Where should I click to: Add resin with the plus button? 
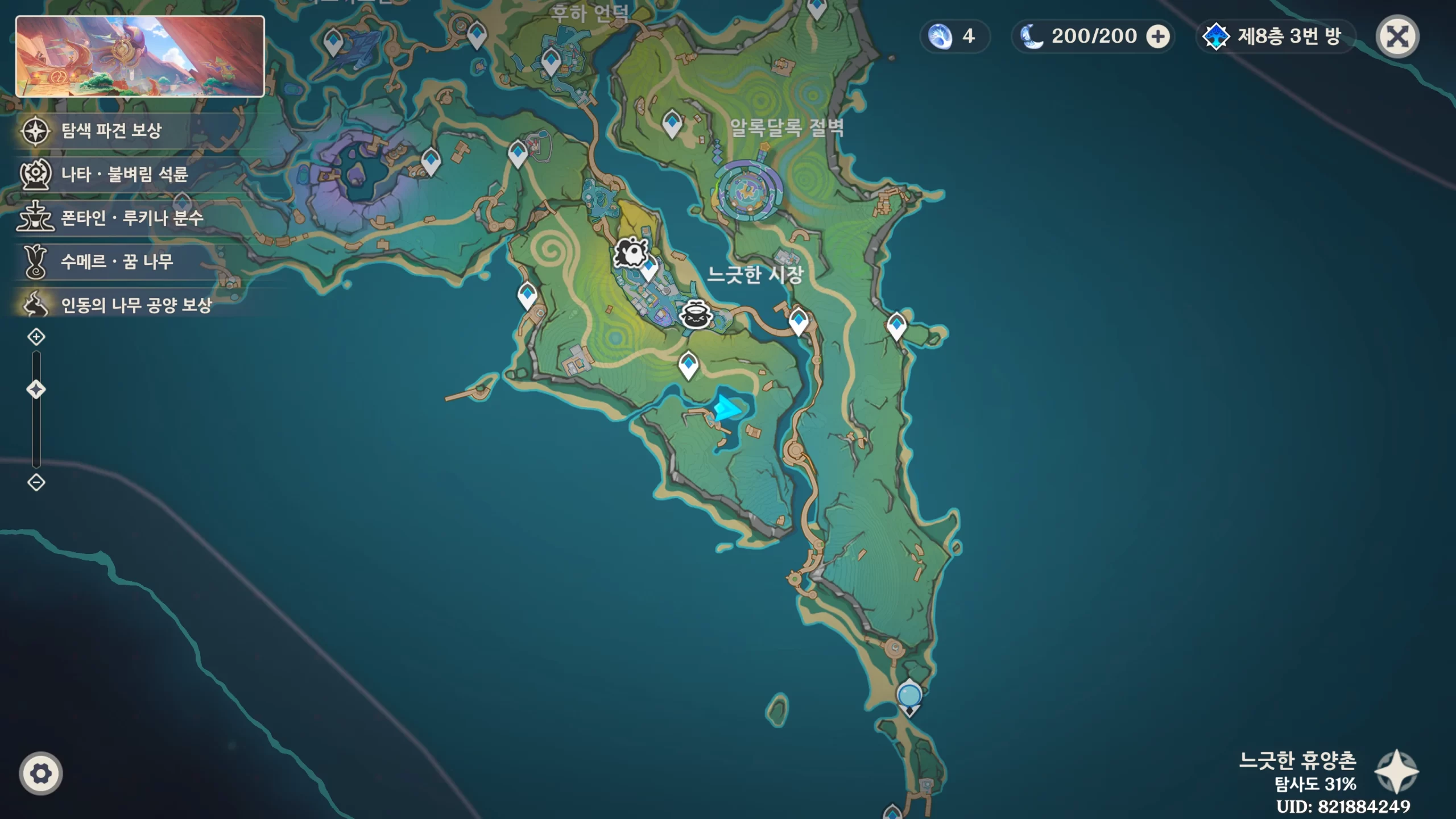click(x=1157, y=37)
